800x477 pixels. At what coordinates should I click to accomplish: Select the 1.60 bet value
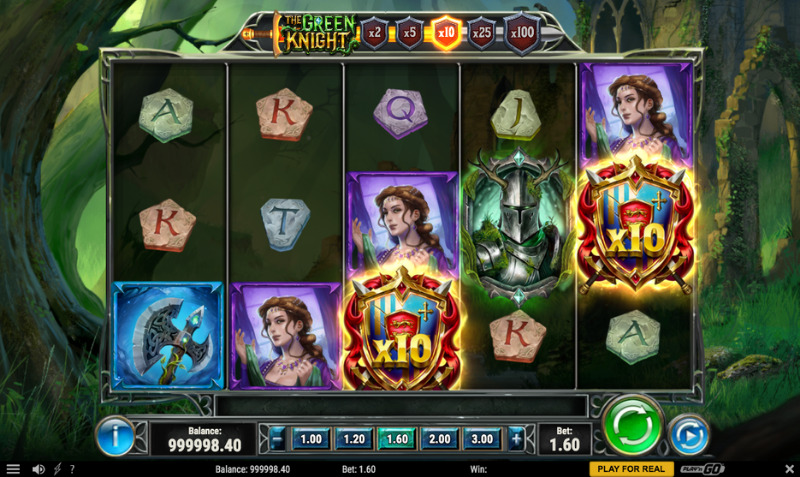point(397,438)
